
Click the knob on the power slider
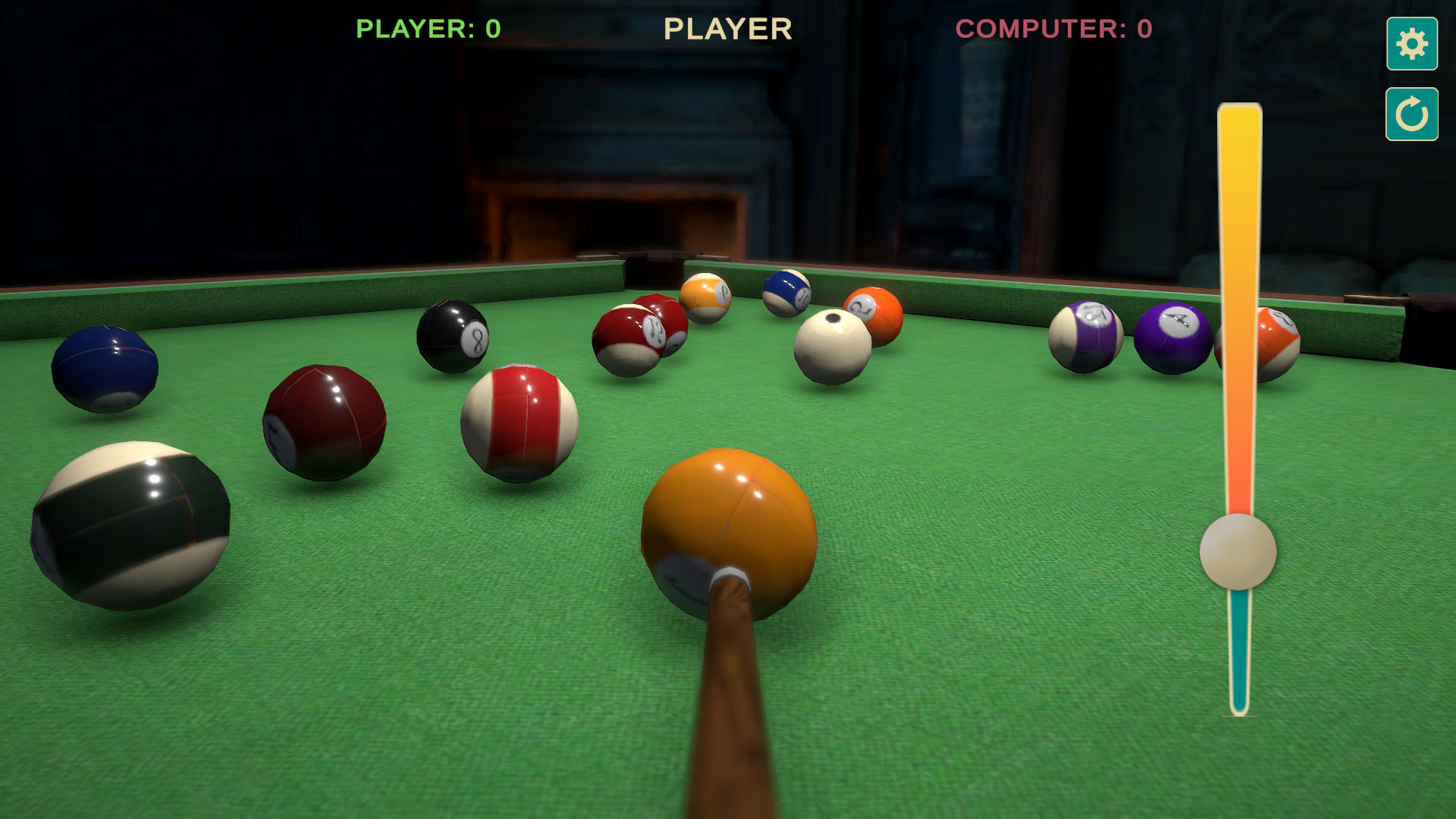(x=1238, y=554)
